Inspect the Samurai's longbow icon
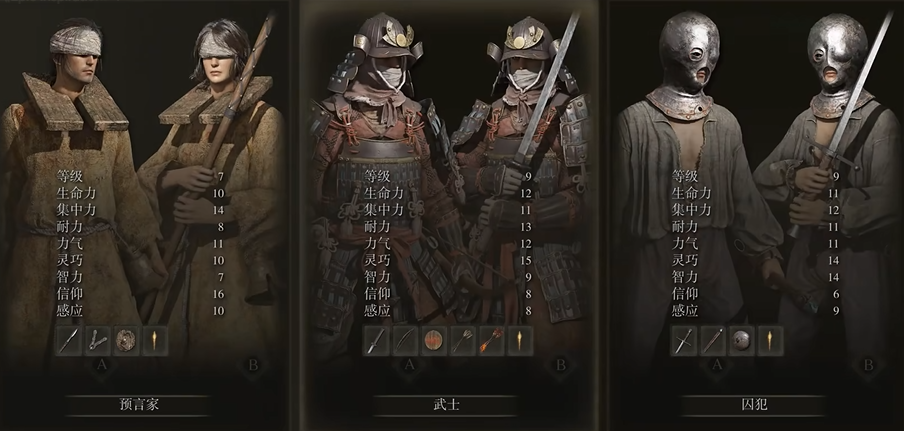 point(404,342)
